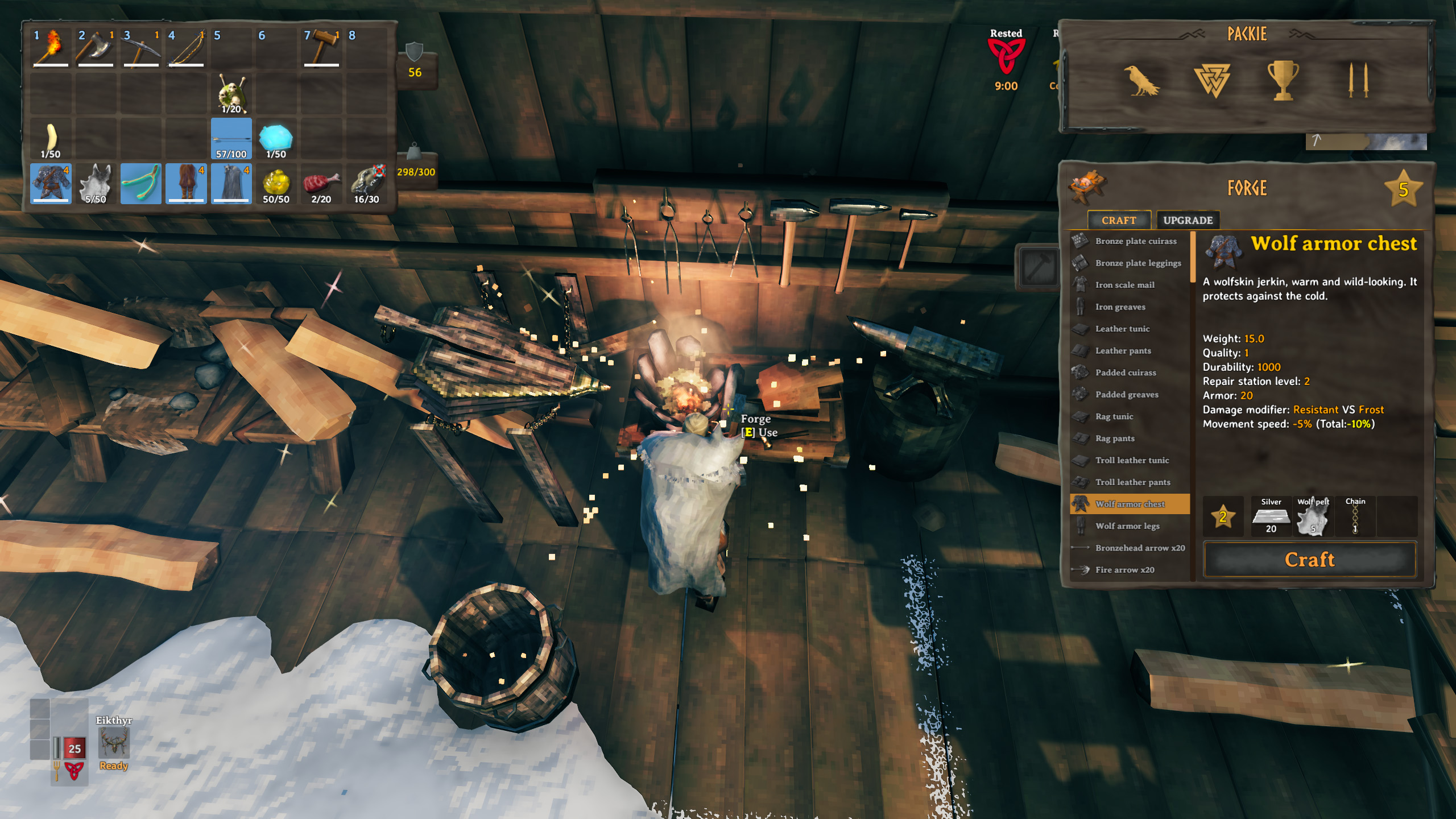Switch to the Upgrade tab

1188,220
